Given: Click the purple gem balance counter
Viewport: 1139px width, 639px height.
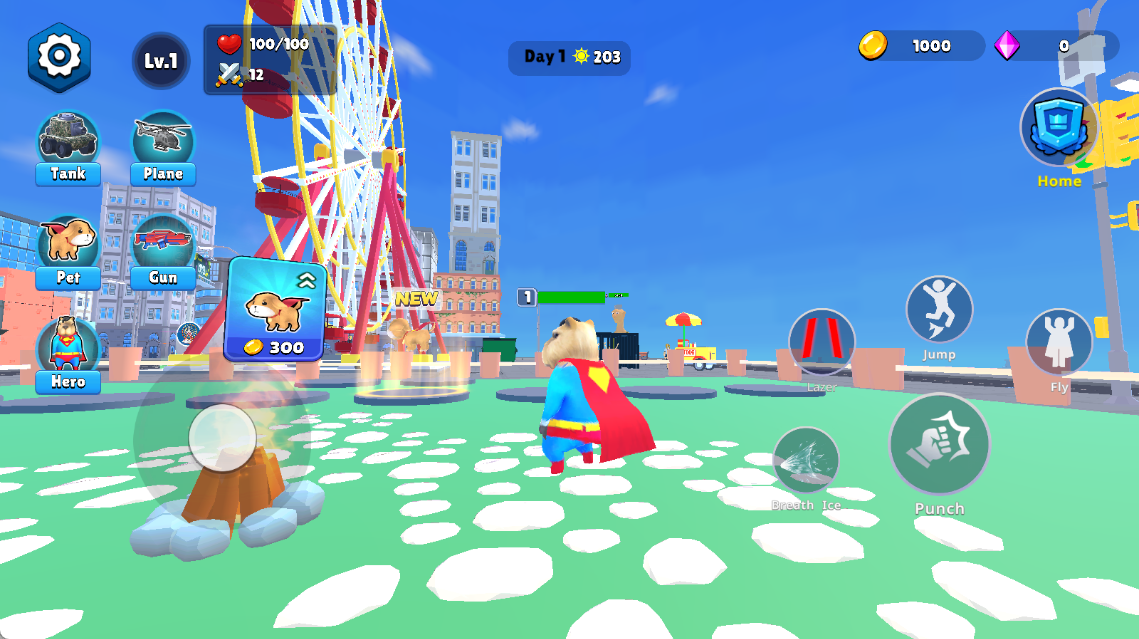Looking at the screenshot, I should coord(1056,46).
